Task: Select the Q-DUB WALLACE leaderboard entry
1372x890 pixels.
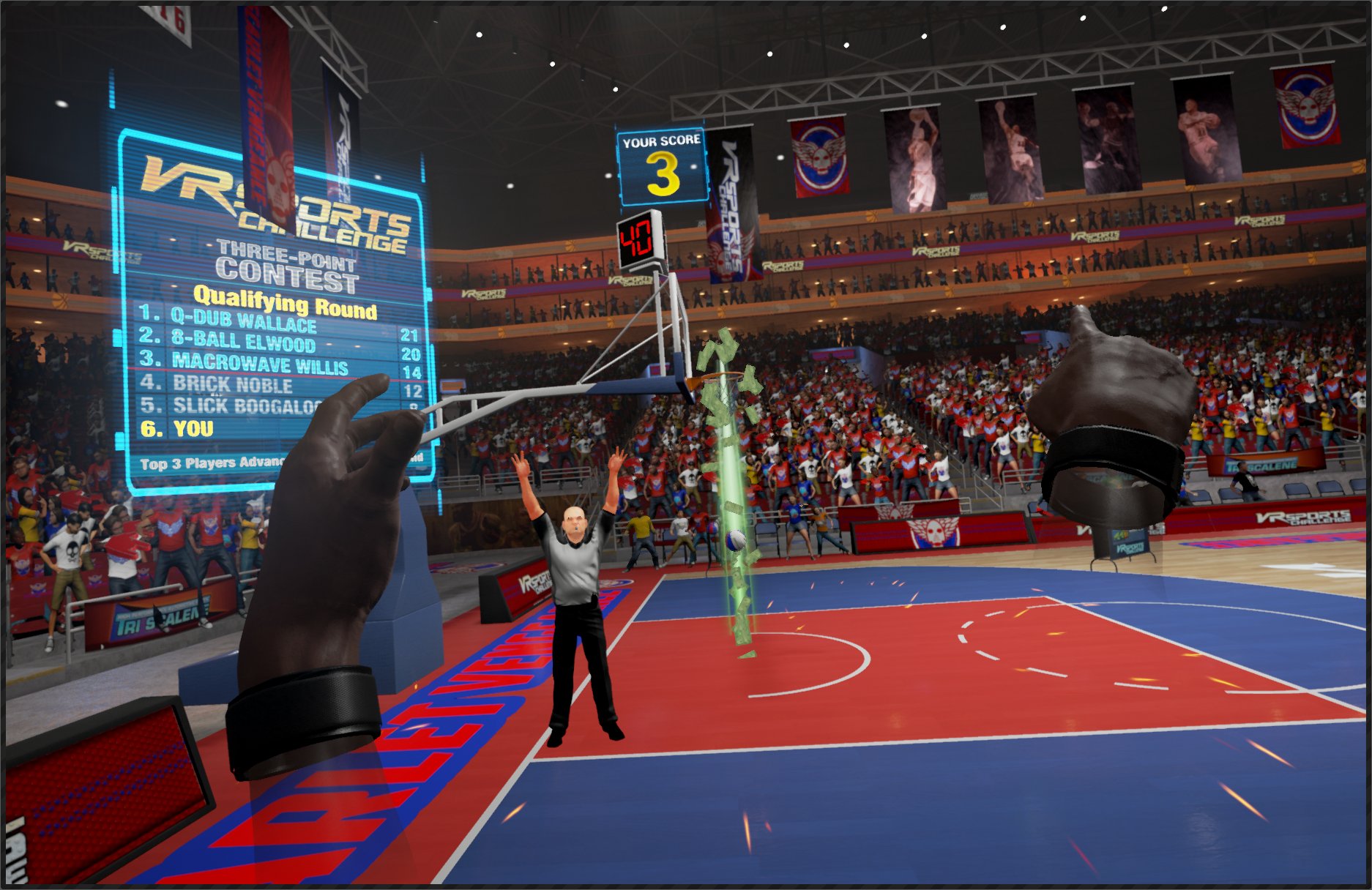Action: point(242,318)
